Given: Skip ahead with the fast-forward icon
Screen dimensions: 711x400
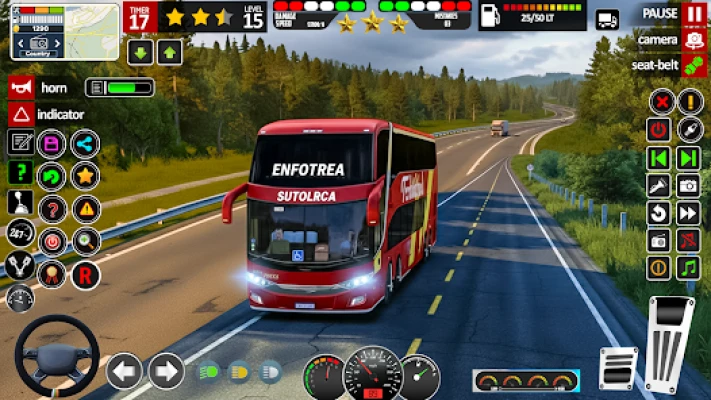Looking at the screenshot, I should tap(688, 212).
